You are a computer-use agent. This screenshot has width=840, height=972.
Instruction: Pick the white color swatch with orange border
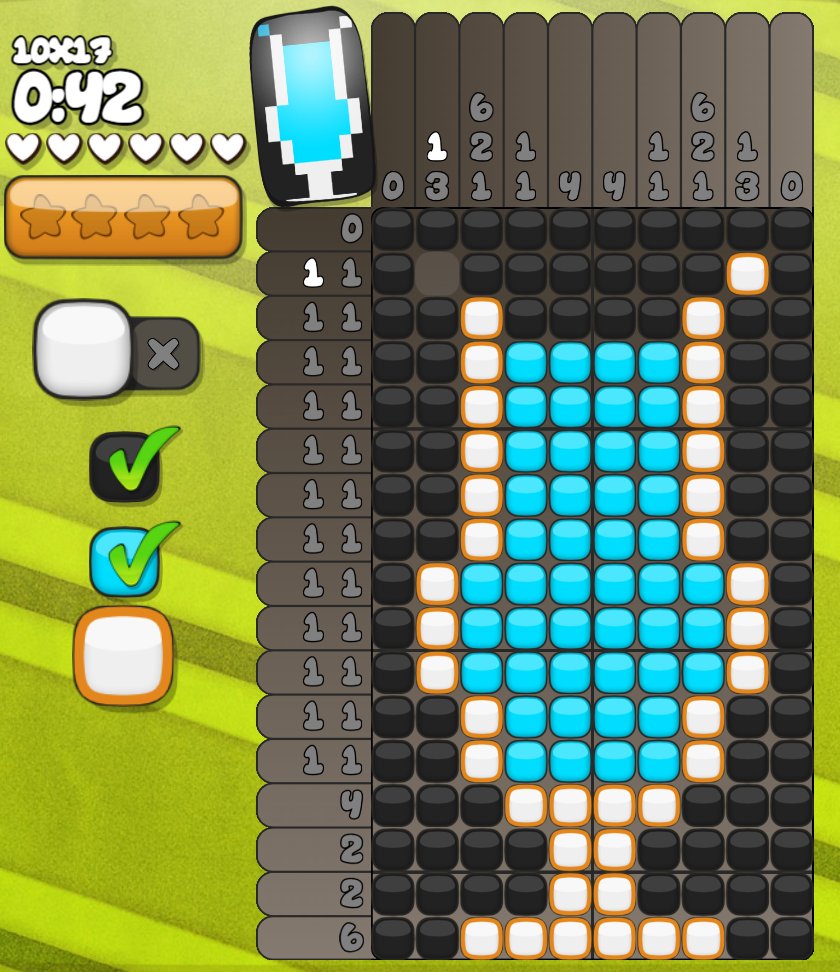coord(123,655)
